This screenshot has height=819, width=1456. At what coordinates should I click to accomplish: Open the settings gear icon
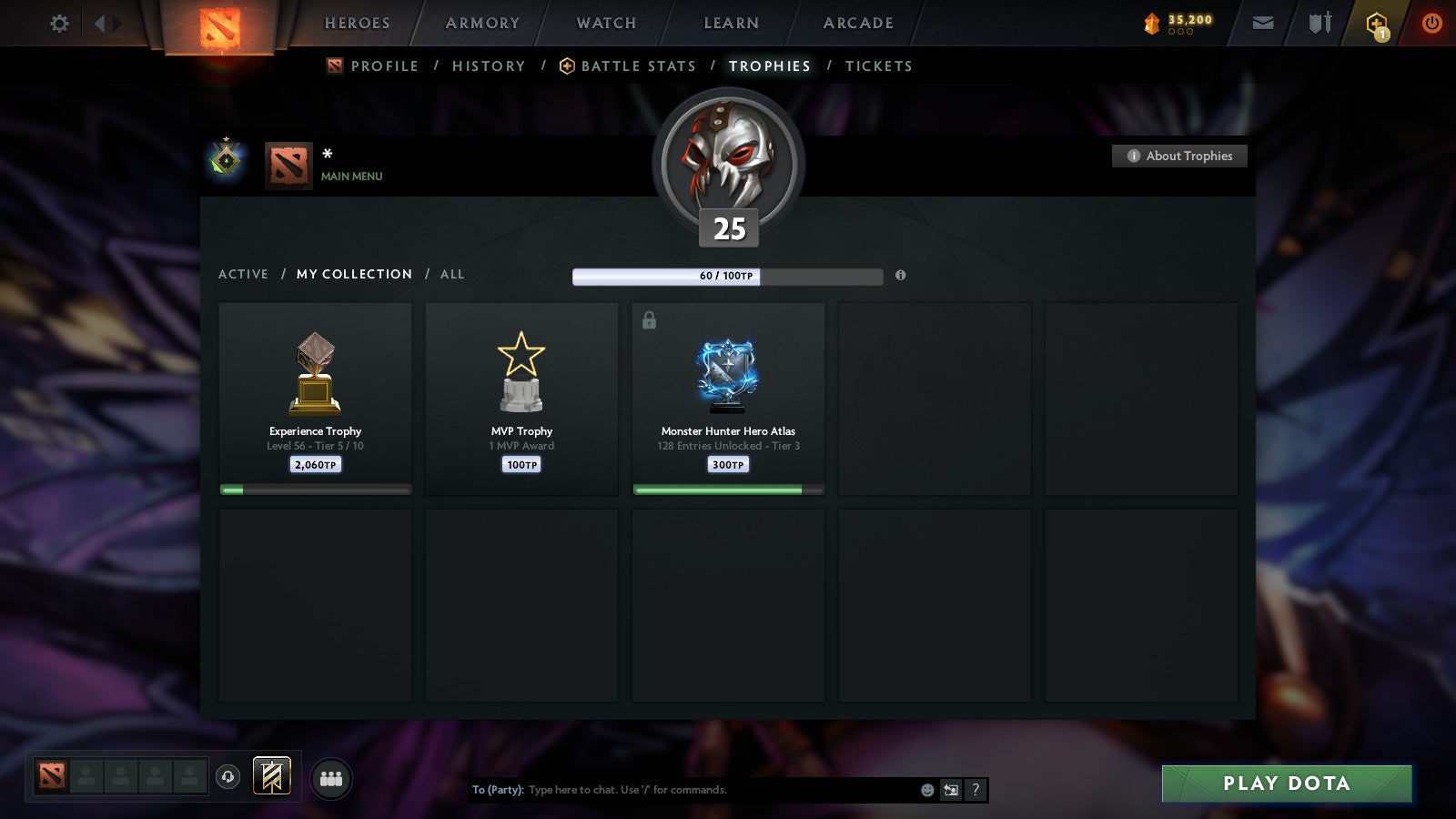click(59, 24)
